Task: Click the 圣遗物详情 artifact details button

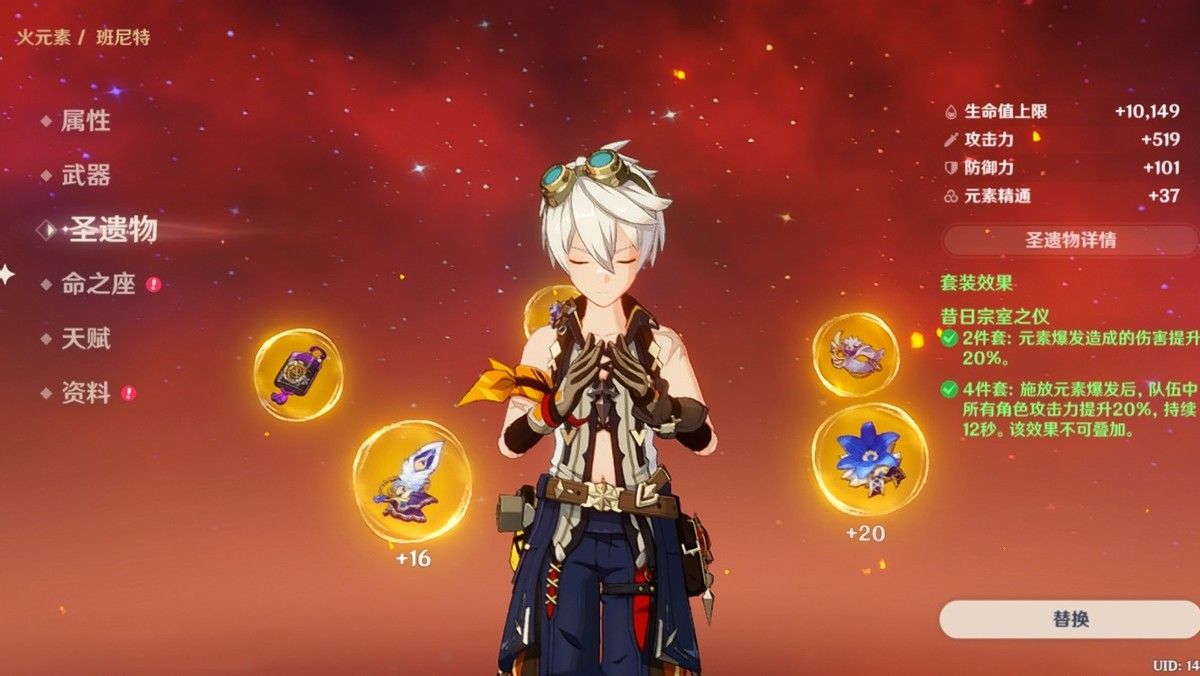Action: click(x=1070, y=240)
